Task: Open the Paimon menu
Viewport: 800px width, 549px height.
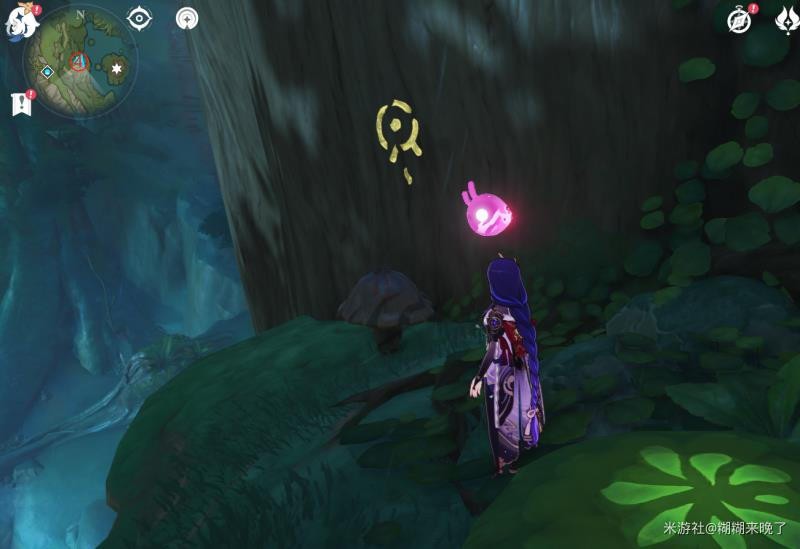Action: (x=19, y=22)
